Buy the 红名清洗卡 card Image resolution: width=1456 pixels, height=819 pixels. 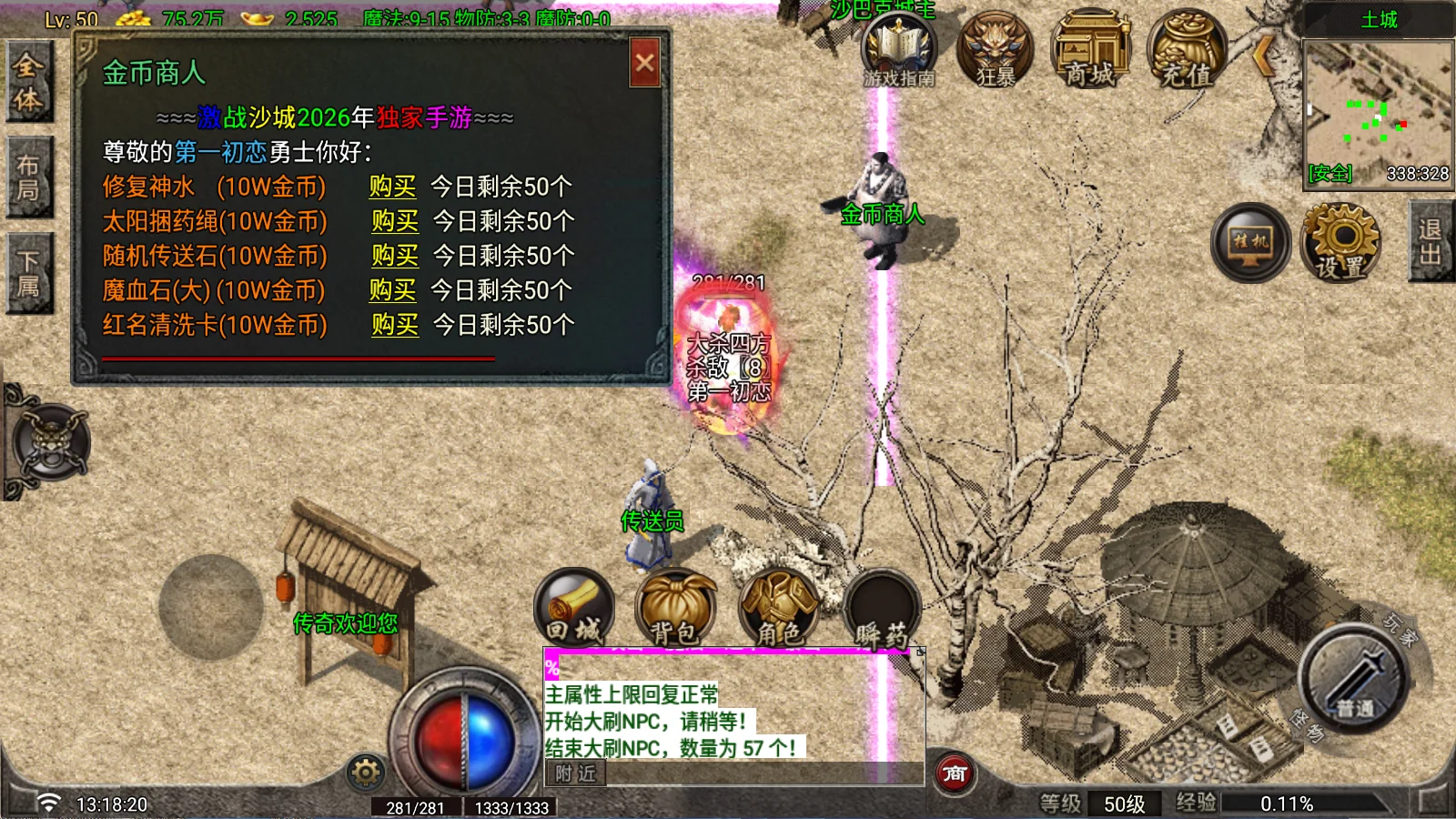click(395, 325)
